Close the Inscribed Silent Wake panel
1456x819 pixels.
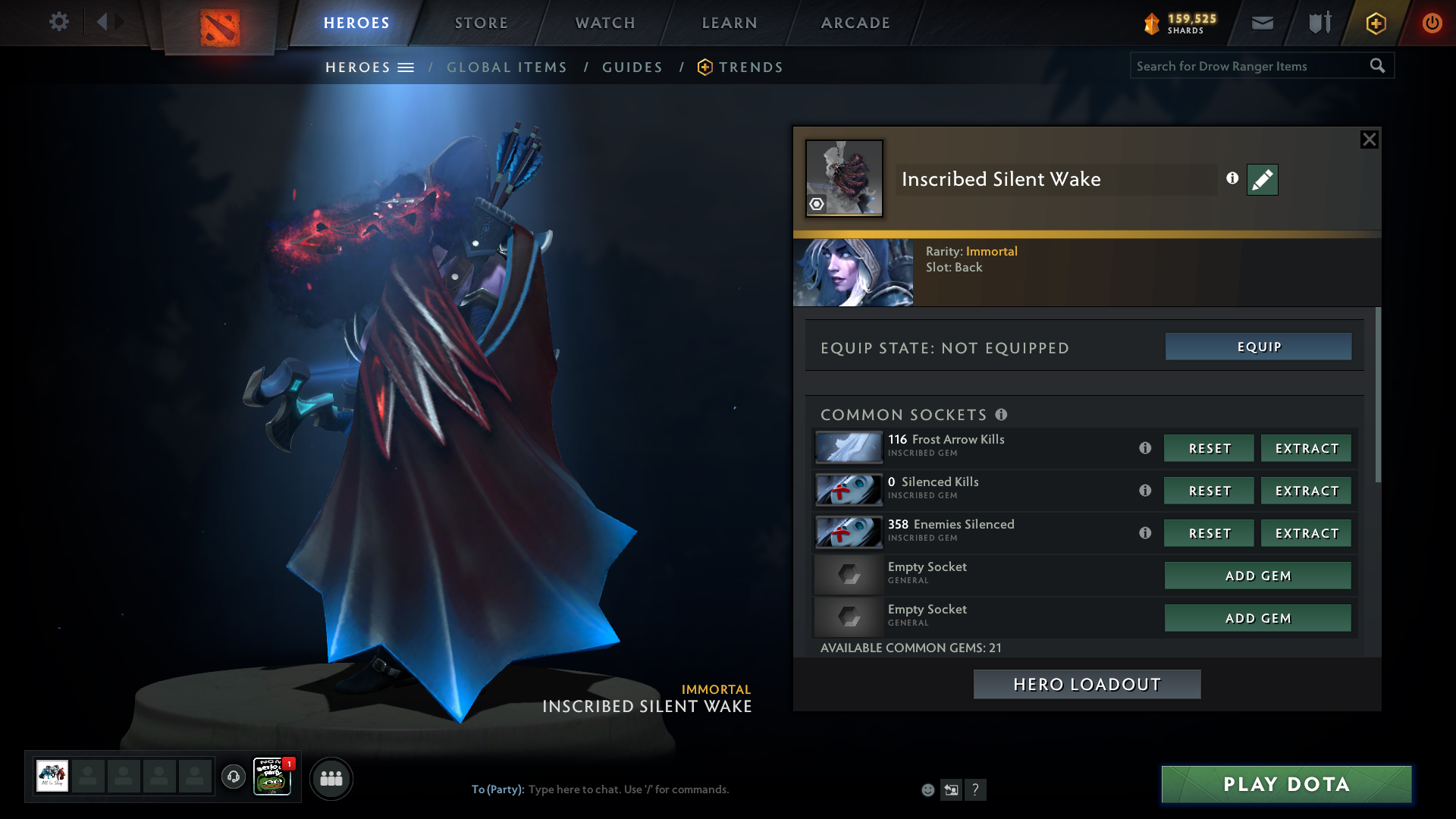(1369, 140)
